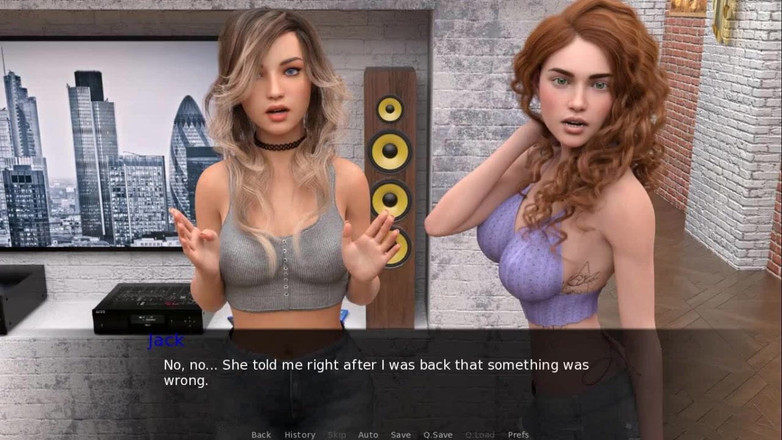This screenshot has width=782, height=440.
Task: Open the Prefs settings menu
Action: [x=518, y=434]
